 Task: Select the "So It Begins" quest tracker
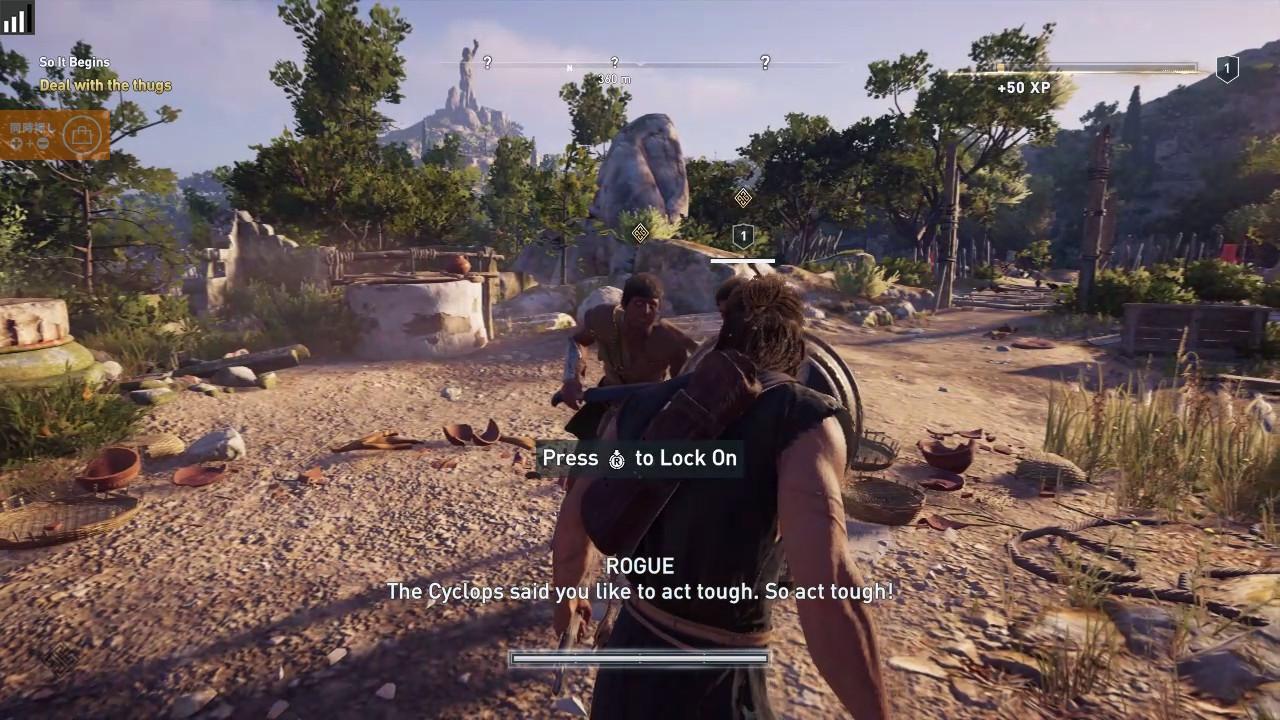click(x=75, y=63)
